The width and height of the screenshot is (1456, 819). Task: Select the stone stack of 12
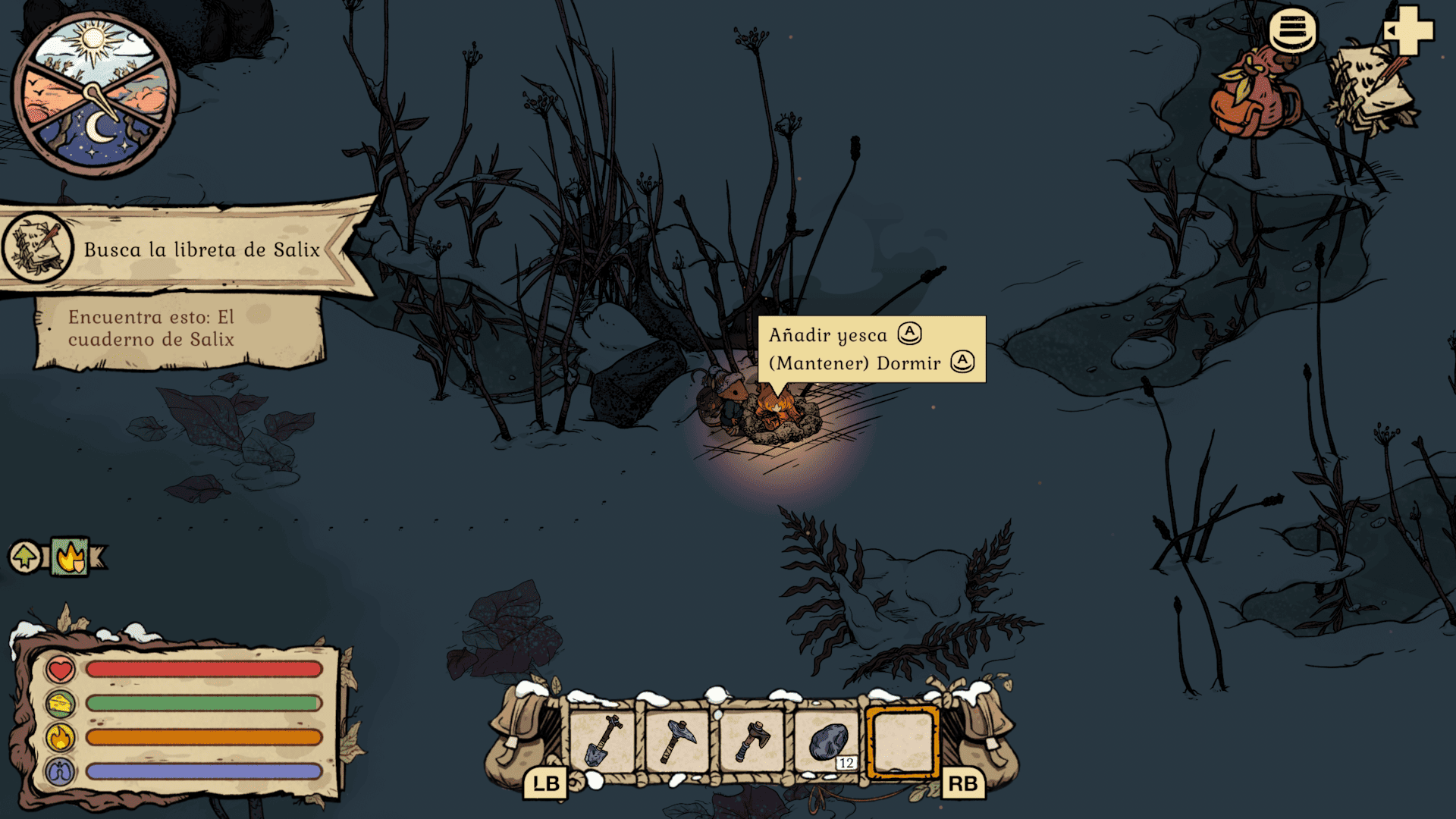point(827,742)
